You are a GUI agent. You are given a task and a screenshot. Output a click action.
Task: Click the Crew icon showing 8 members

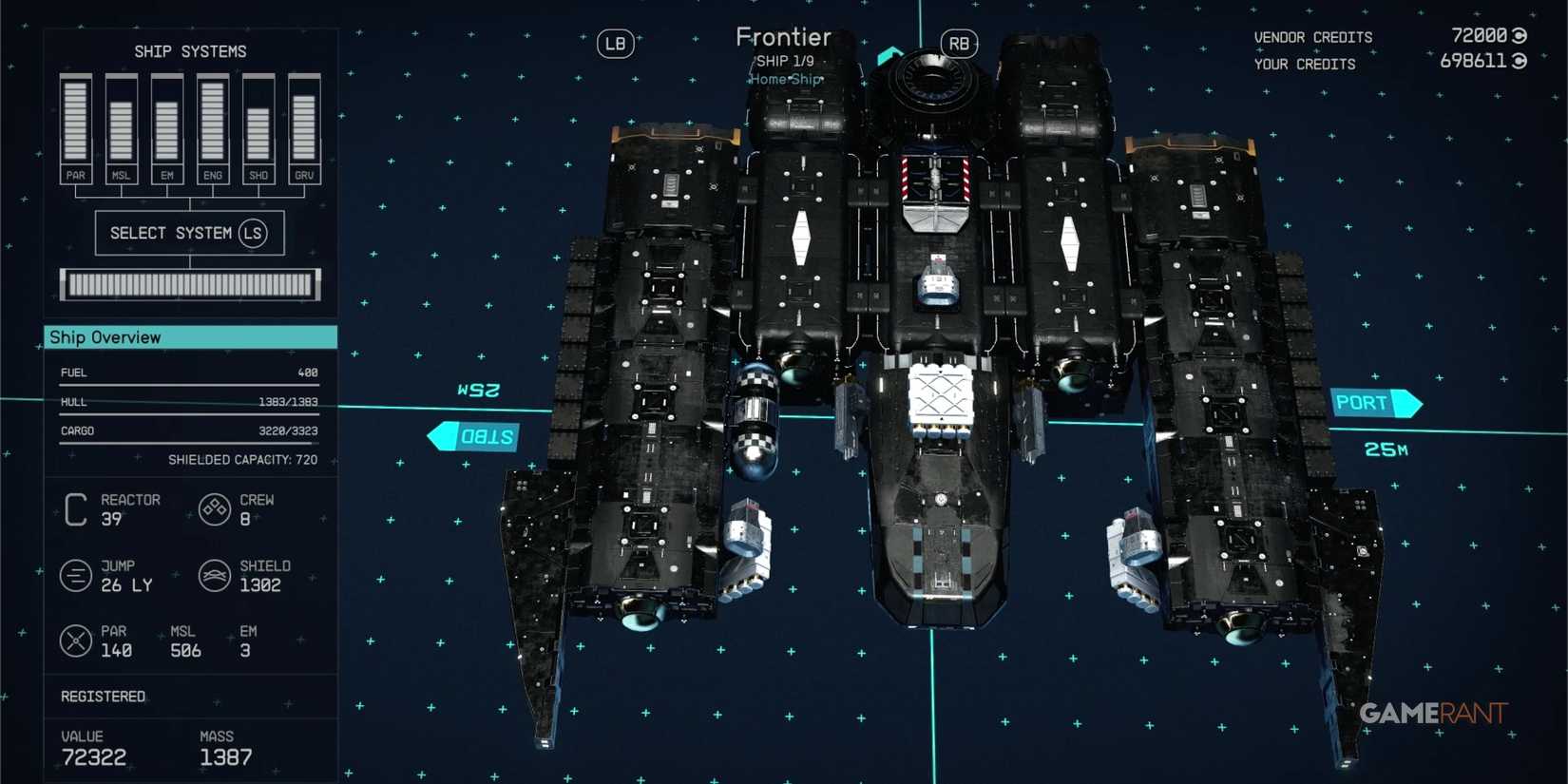213,509
